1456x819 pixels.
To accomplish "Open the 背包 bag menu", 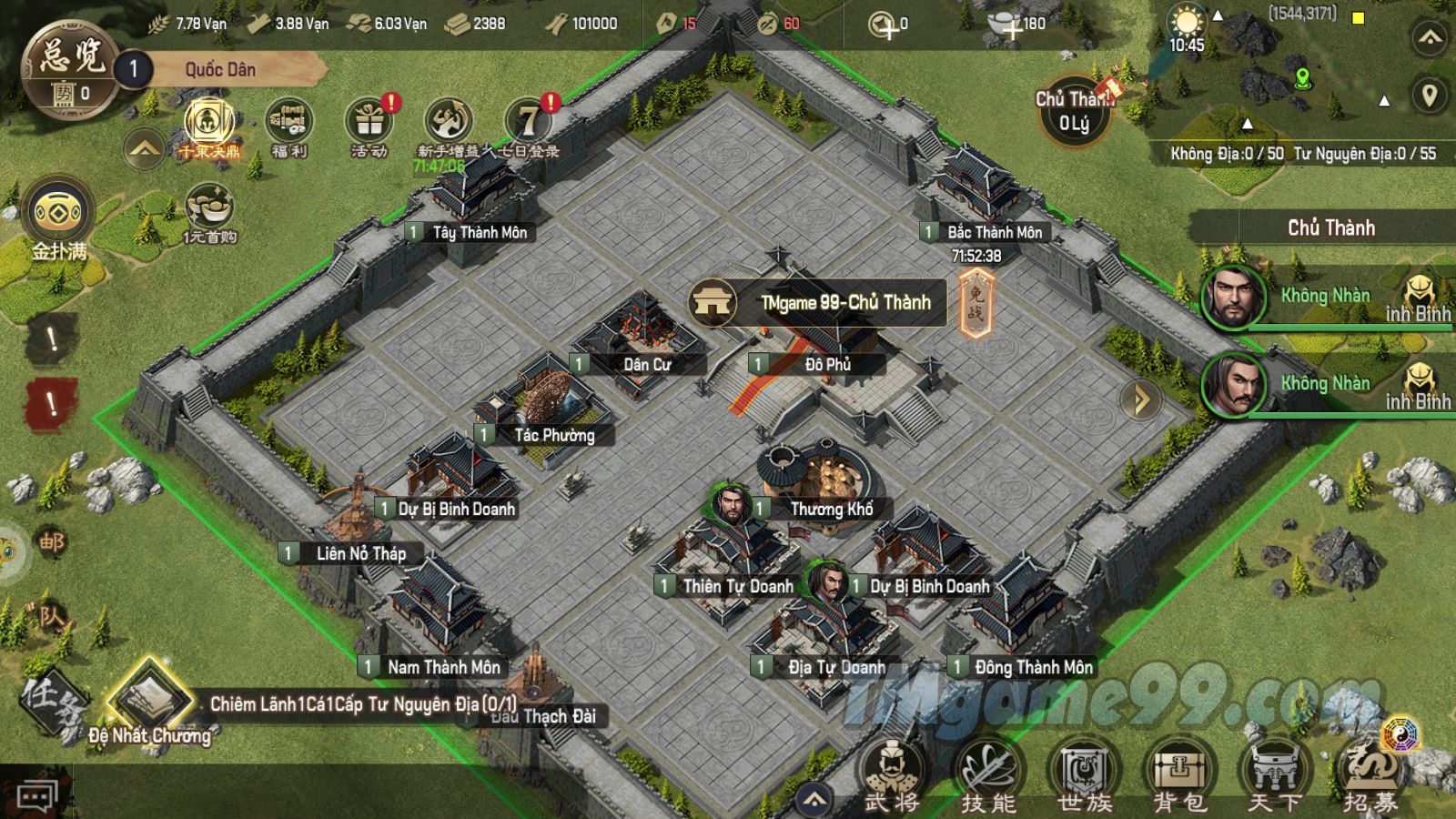I will tap(1180, 775).
